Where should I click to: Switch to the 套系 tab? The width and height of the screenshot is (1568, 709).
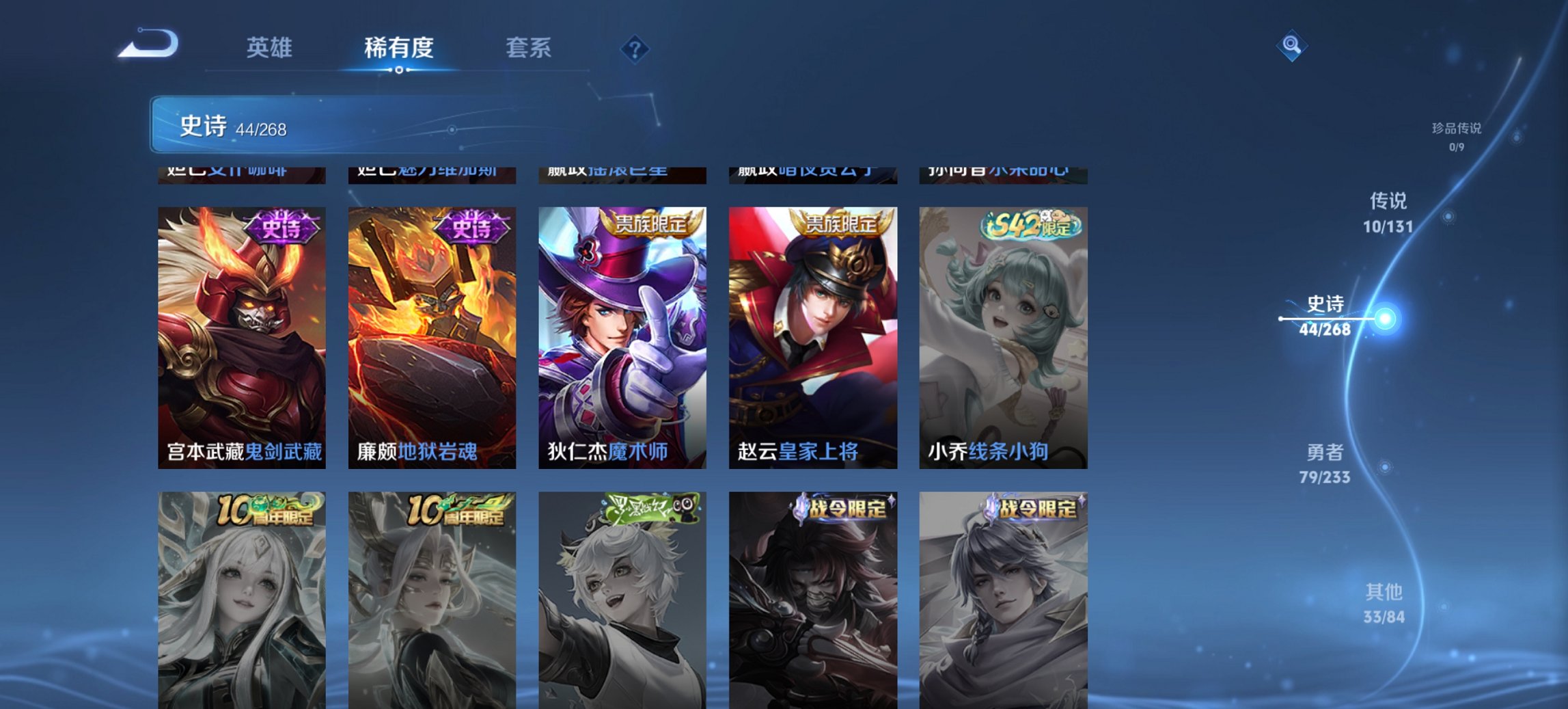coord(528,48)
